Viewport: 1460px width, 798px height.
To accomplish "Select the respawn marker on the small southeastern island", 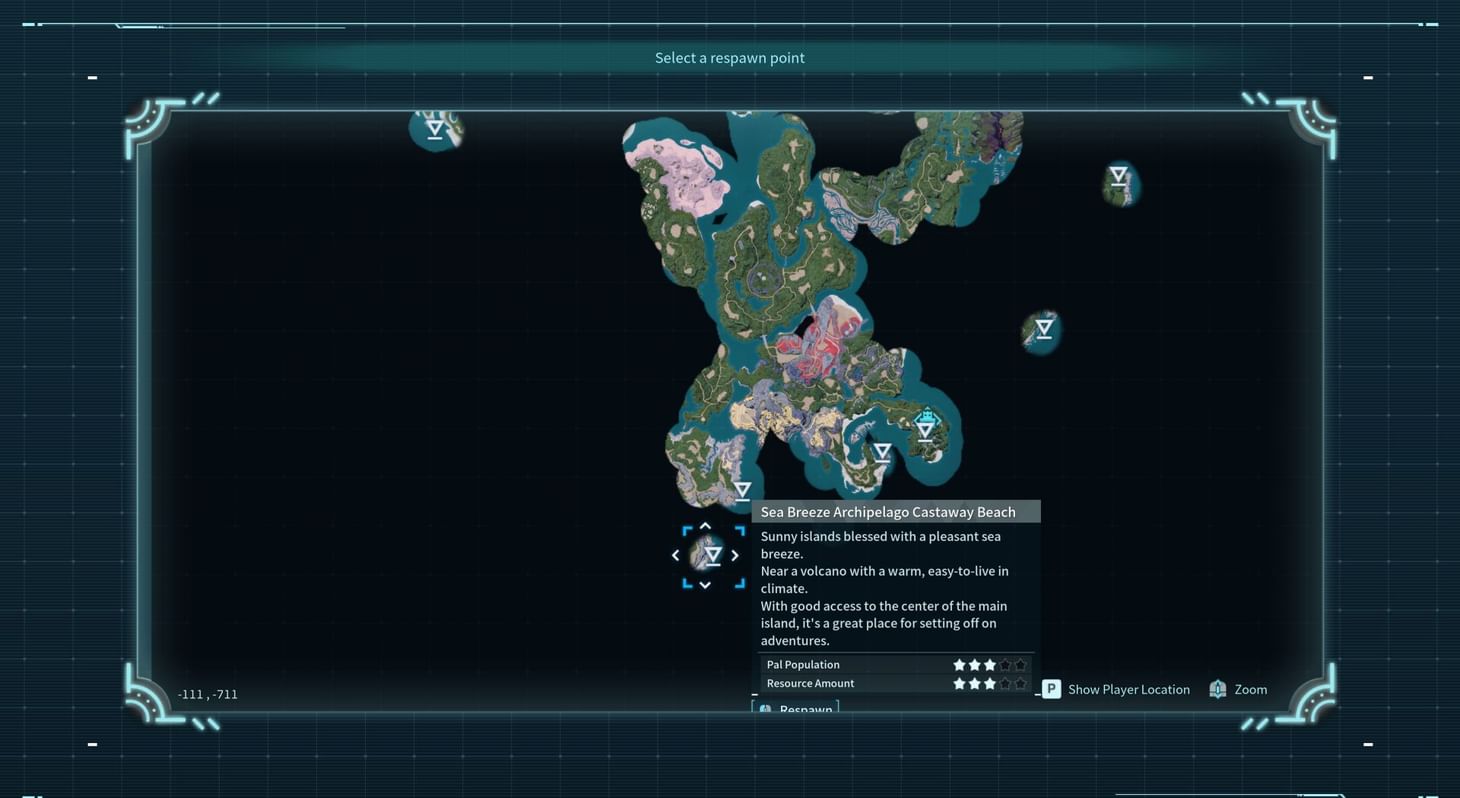I will pyautogui.click(x=1042, y=327).
